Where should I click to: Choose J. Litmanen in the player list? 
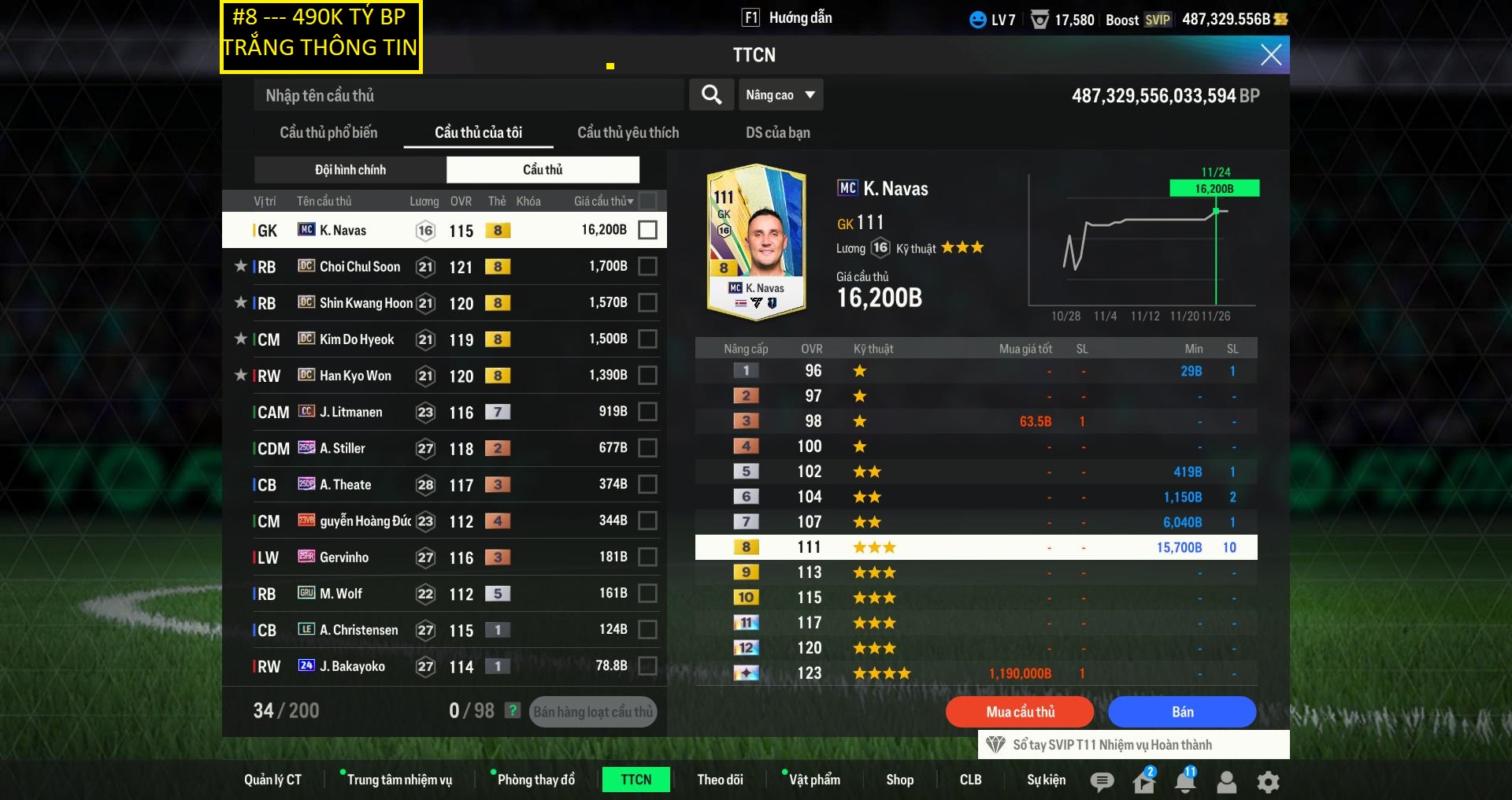point(441,412)
